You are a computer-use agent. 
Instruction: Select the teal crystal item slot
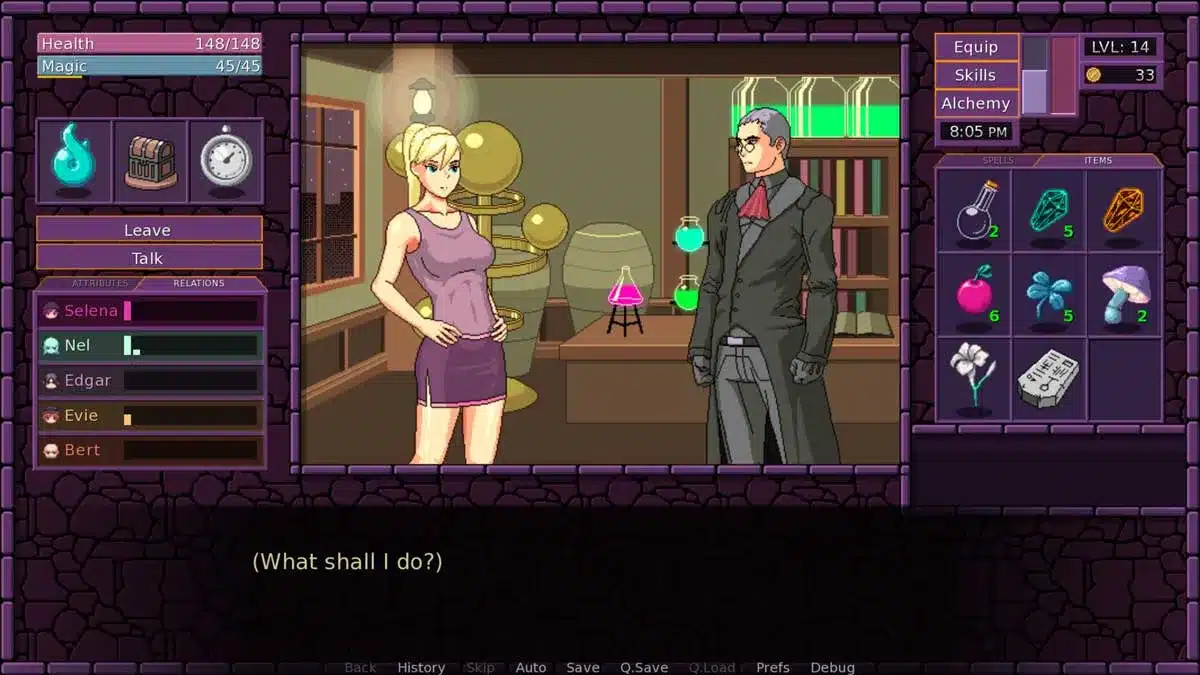pos(1049,210)
